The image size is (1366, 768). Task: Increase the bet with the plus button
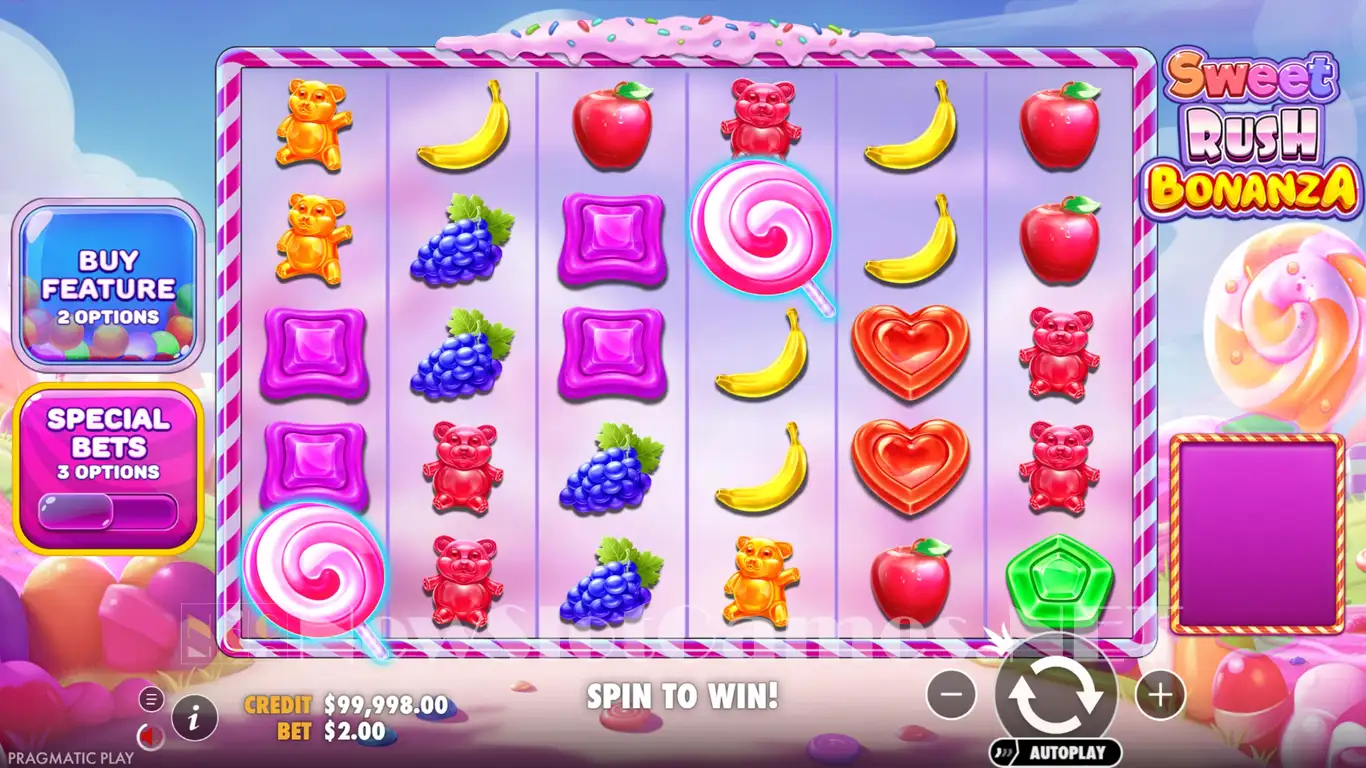coord(1160,694)
